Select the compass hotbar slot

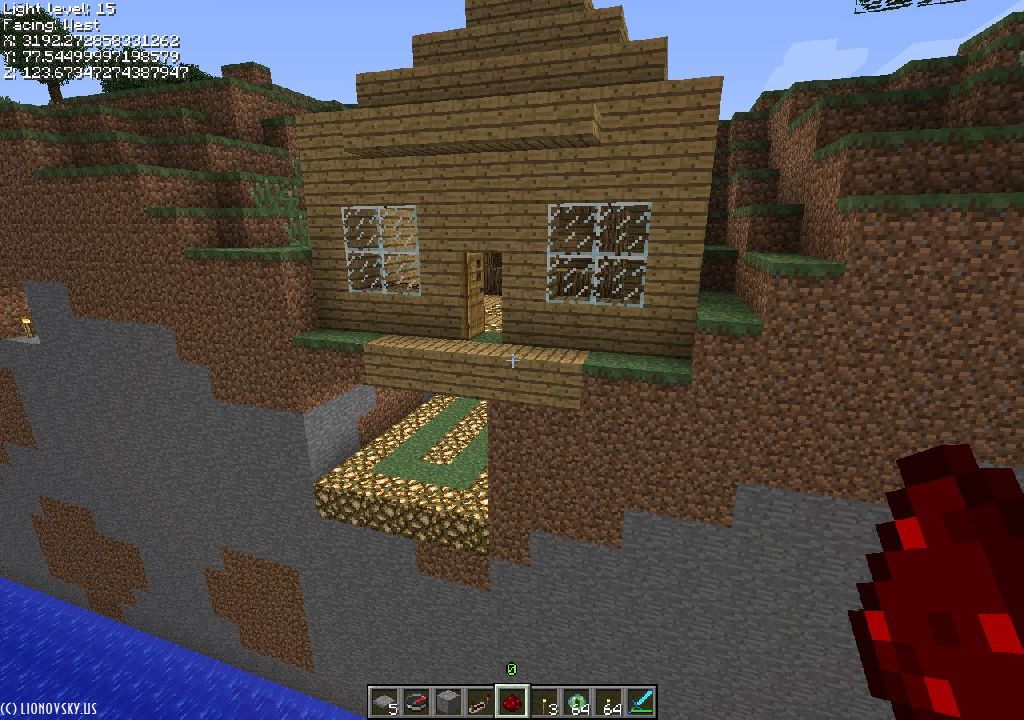pos(416,701)
